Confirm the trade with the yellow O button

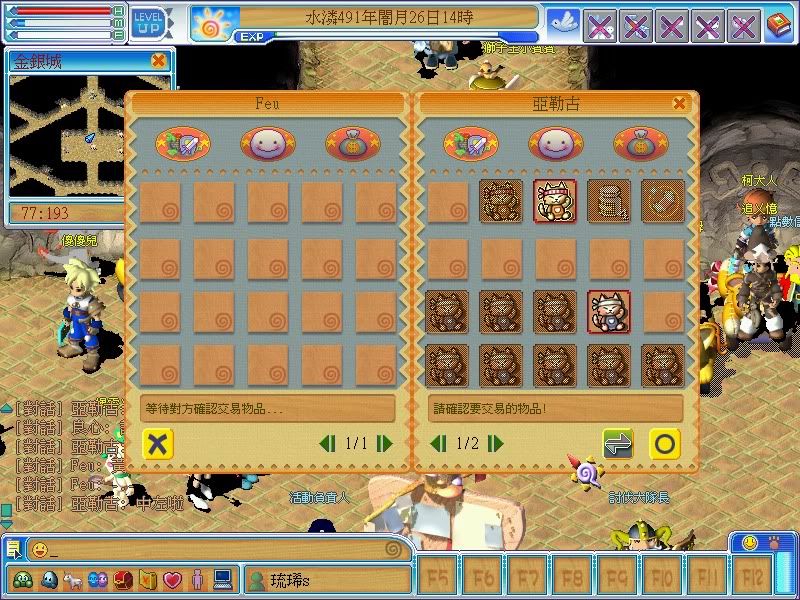[x=665, y=443]
